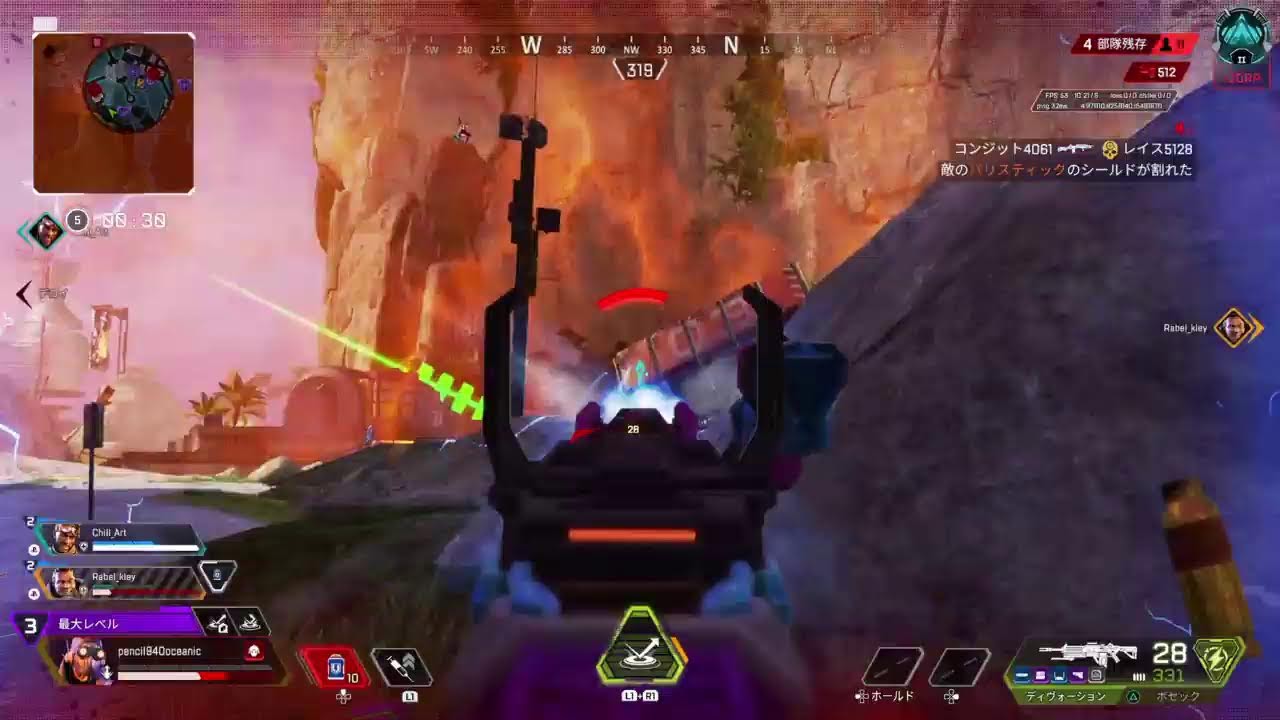Select the syringe healing item icon near L1

click(400, 665)
